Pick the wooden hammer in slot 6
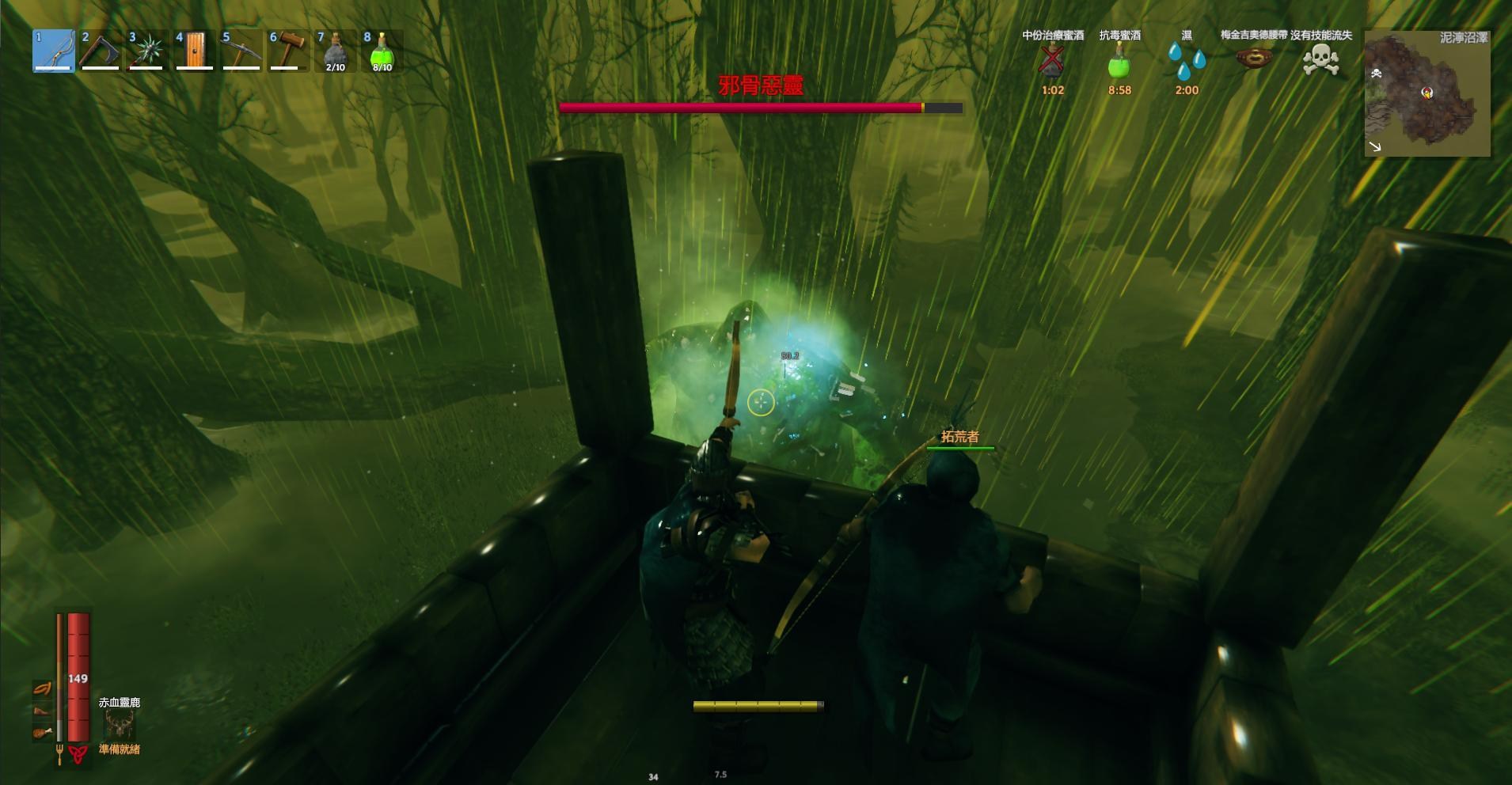This screenshot has height=785, width=1512. pos(288,51)
